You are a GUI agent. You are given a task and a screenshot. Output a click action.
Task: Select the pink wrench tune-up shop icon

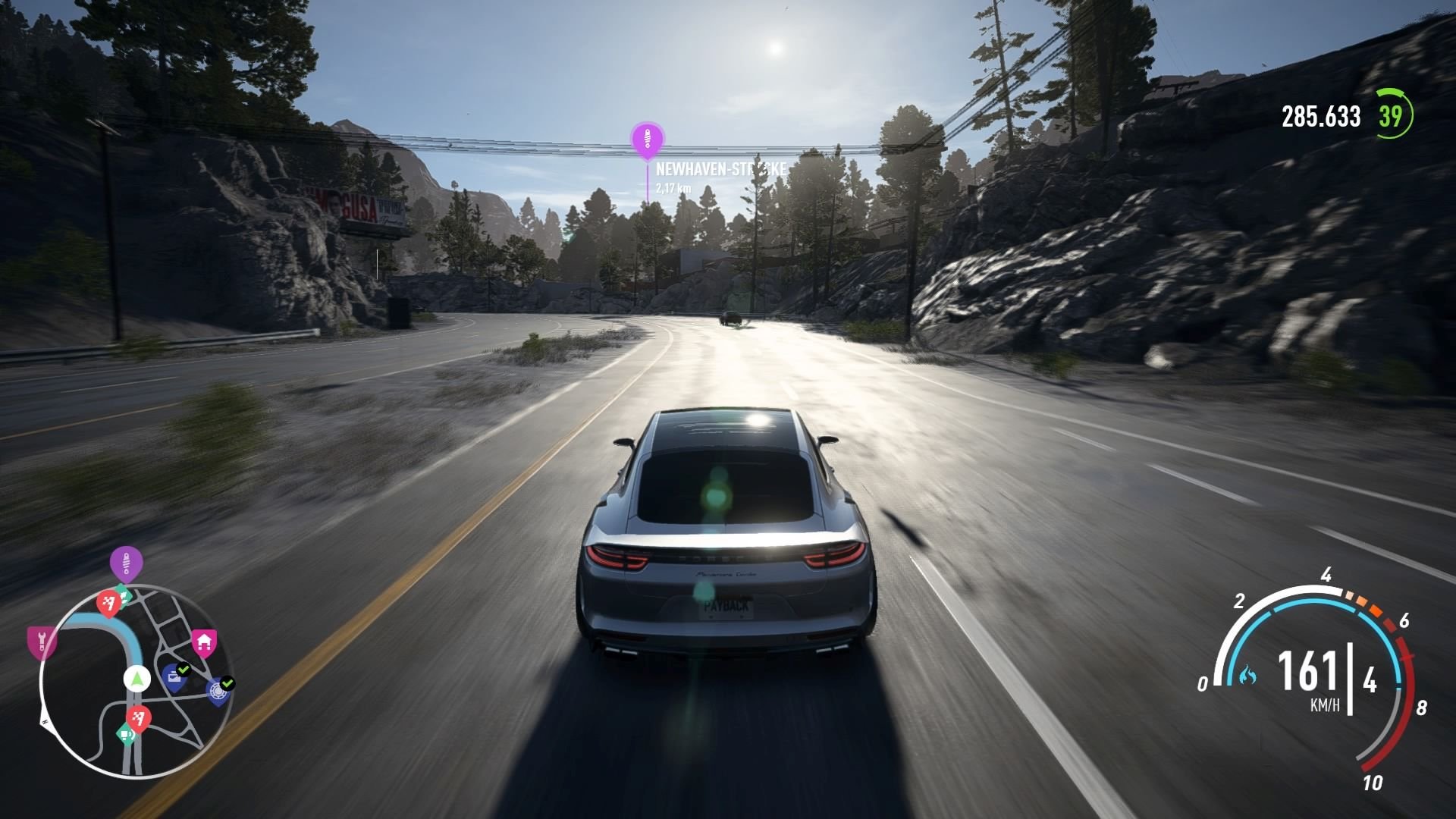click(42, 642)
